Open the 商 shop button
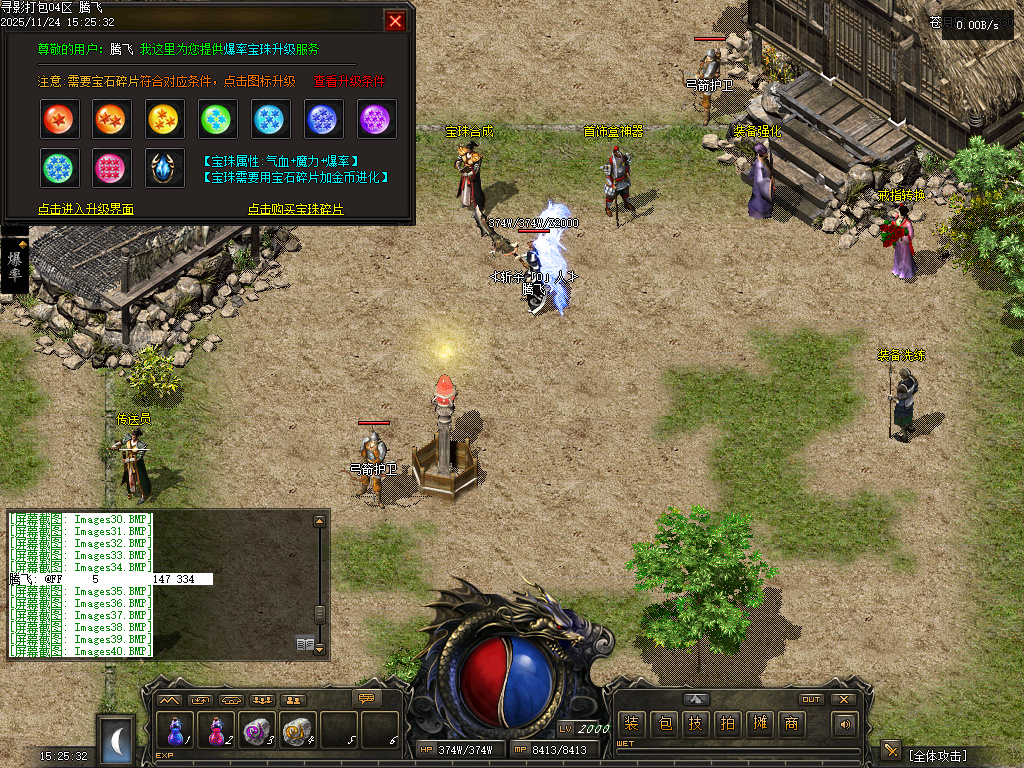This screenshot has width=1024, height=768. pyautogui.click(x=792, y=724)
